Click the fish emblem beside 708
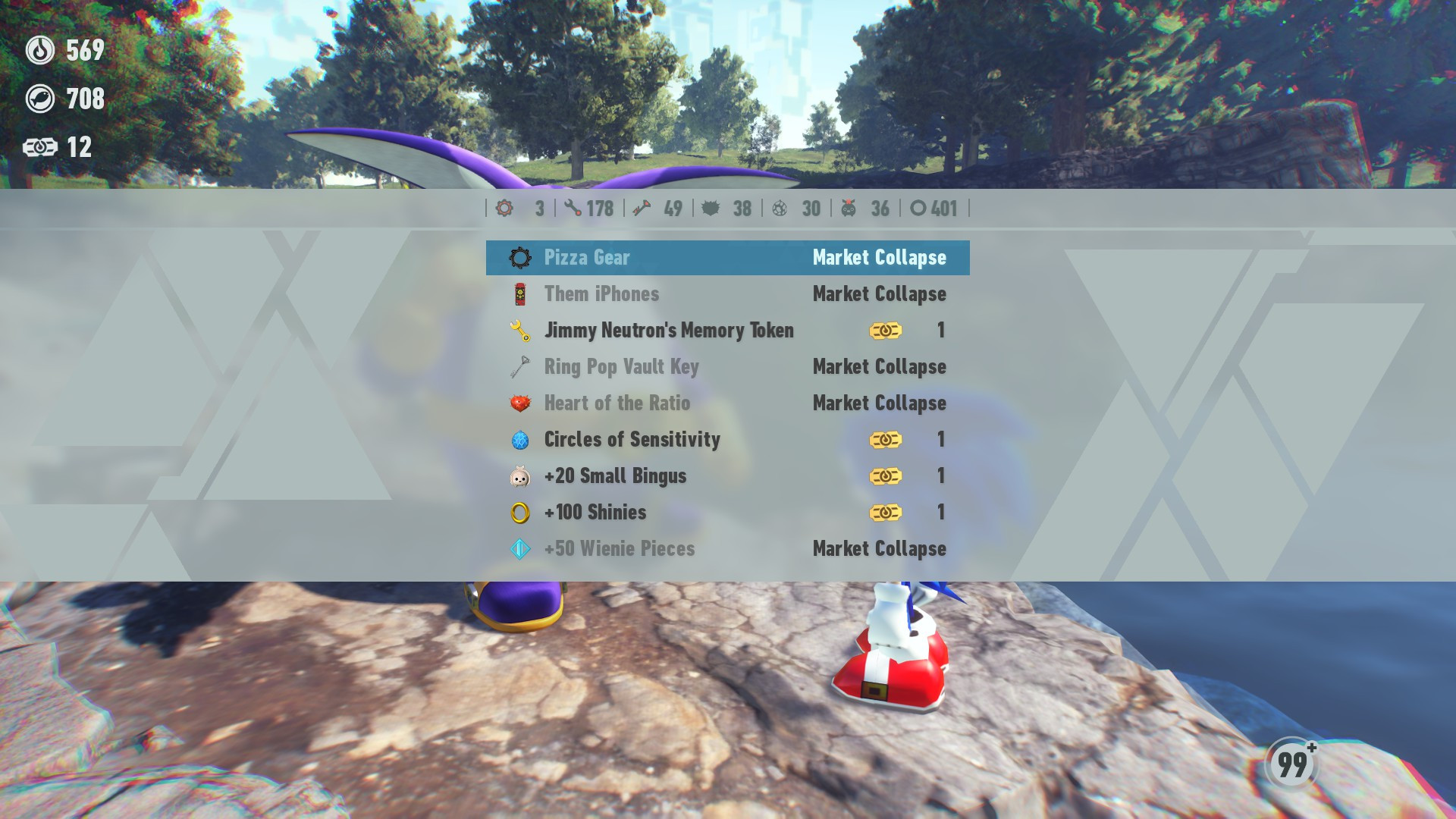Viewport: 1456px width, 819px height. [x=41, y=98]
